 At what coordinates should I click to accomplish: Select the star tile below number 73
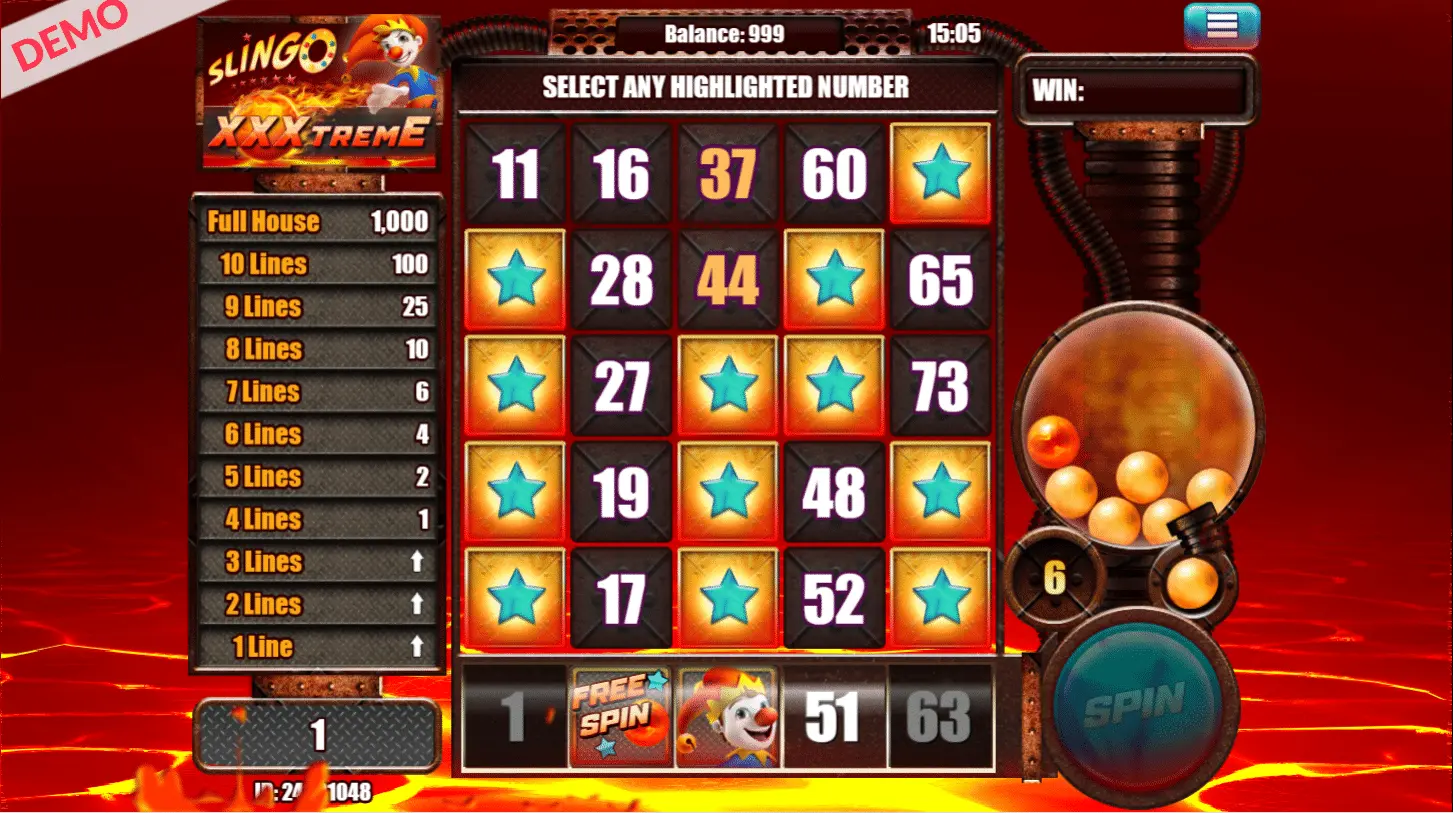coord(941,492)
